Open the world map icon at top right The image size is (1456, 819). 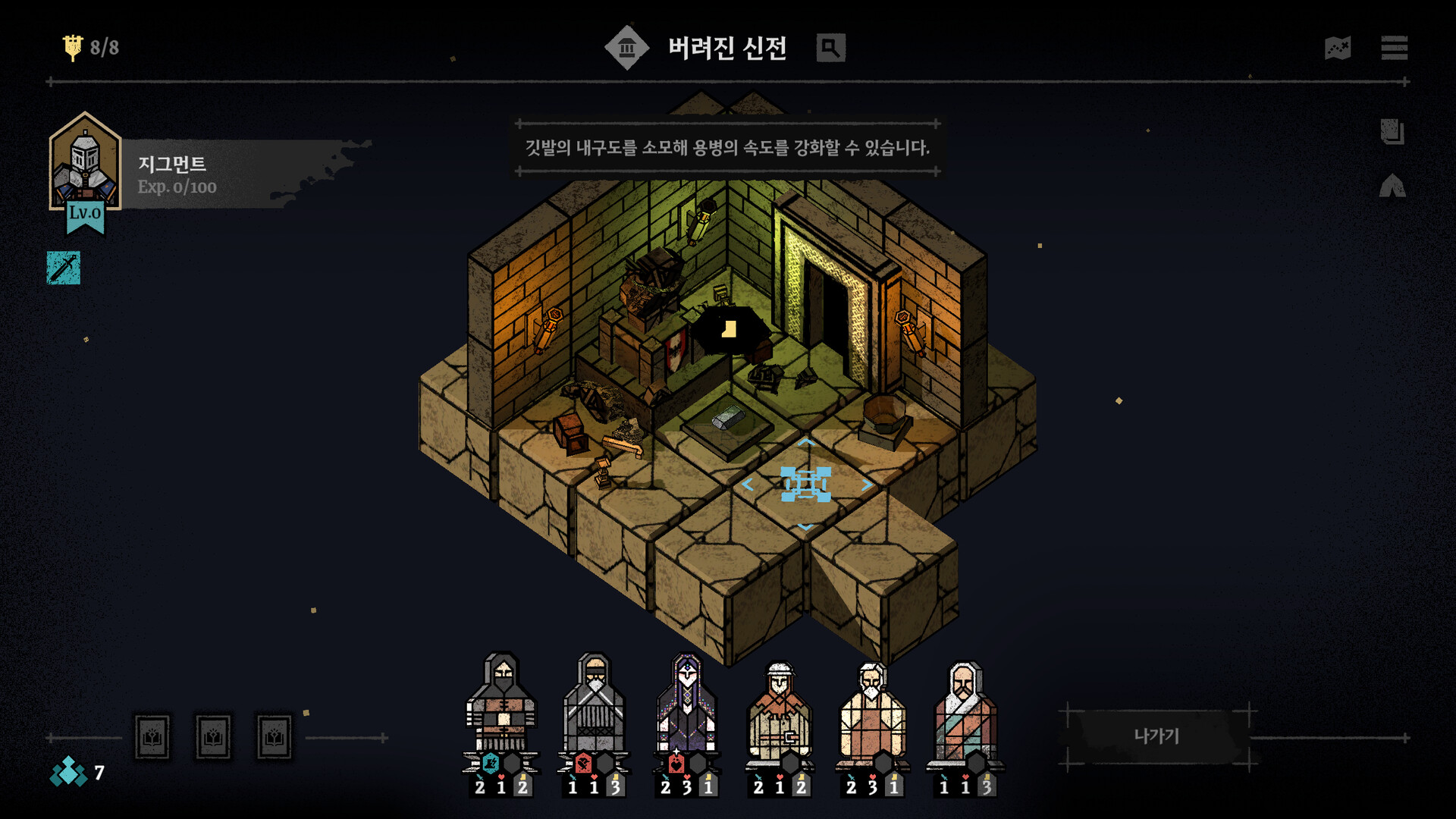[x=1339, y=49]
